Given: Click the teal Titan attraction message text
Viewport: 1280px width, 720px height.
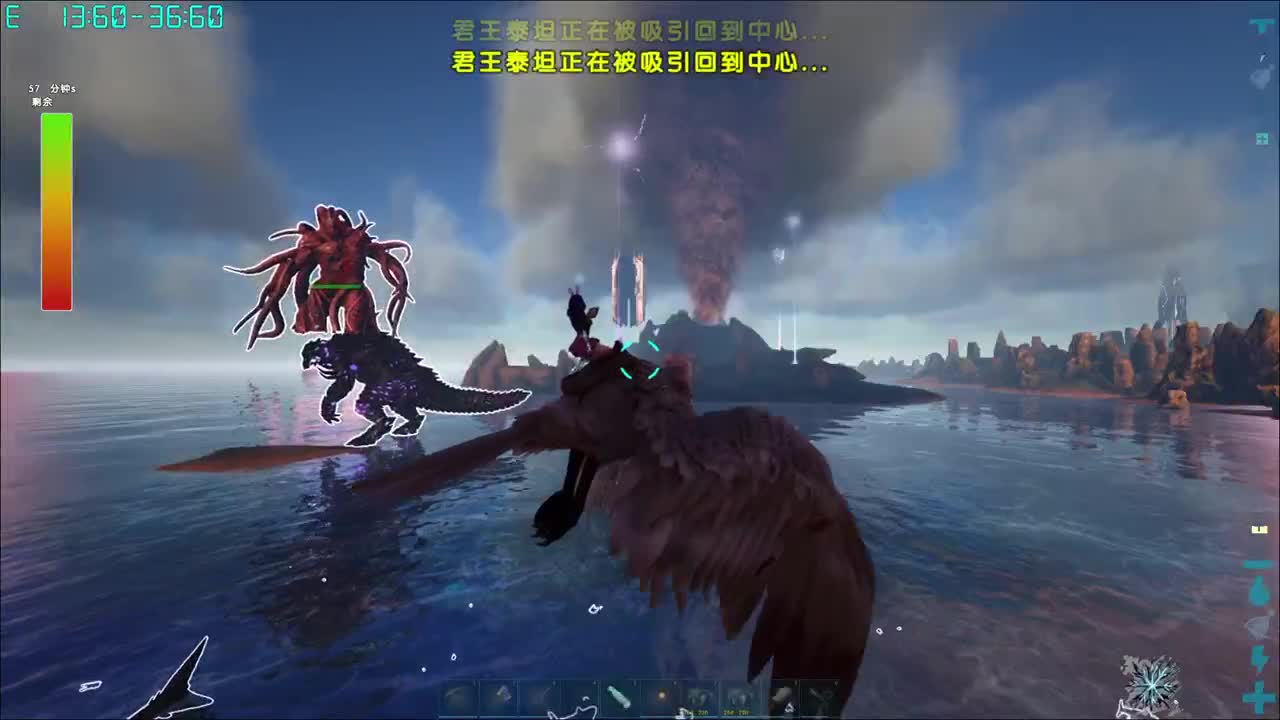Looking at the screenshot, I should pos(638,31).
